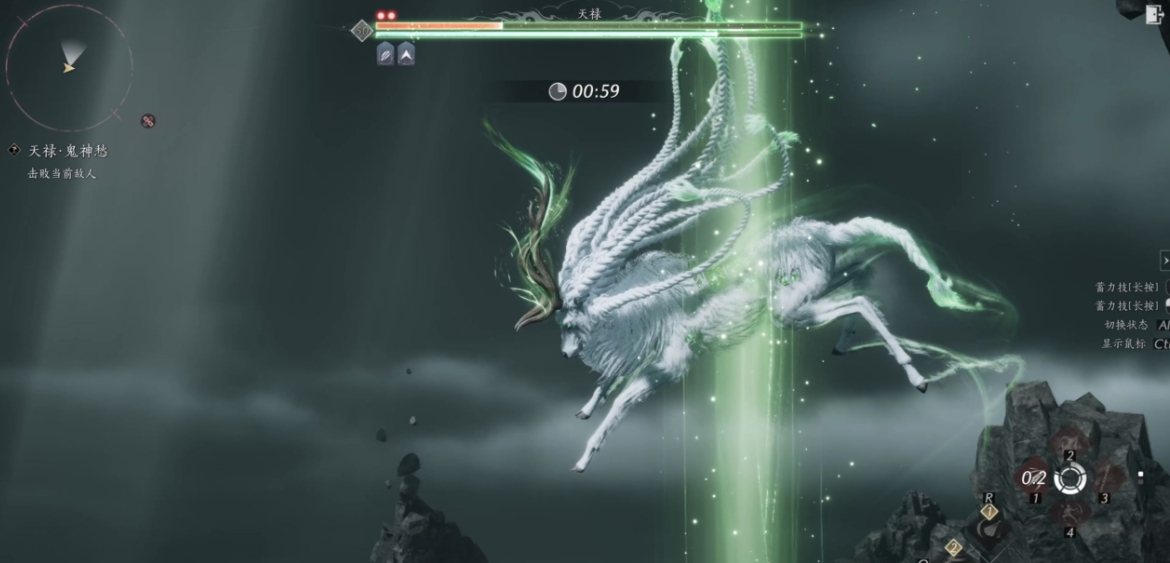Activate the archer skill labeled 4

[1069, 512]
